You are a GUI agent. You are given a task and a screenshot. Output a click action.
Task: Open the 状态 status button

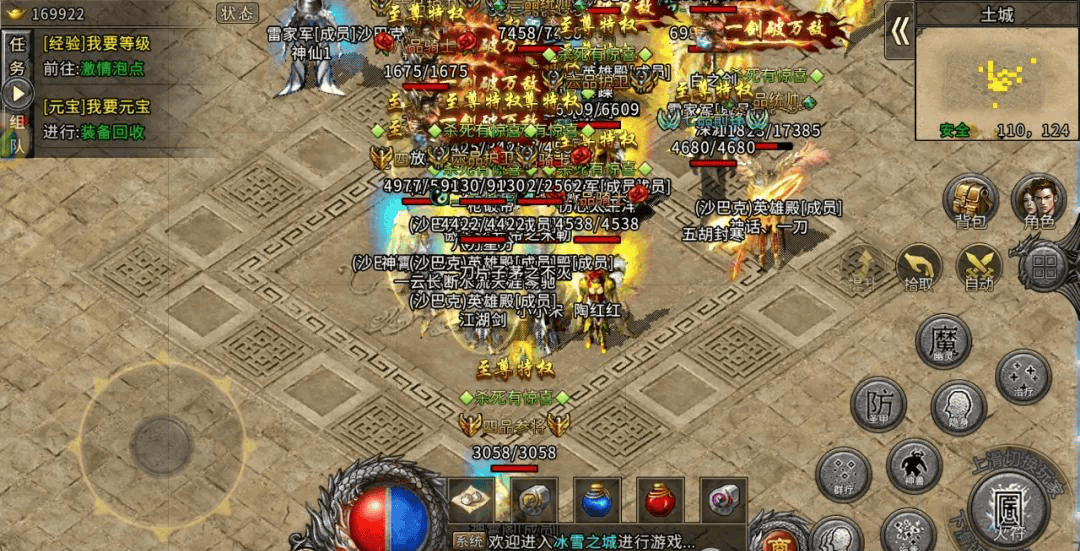pos(237,13)
